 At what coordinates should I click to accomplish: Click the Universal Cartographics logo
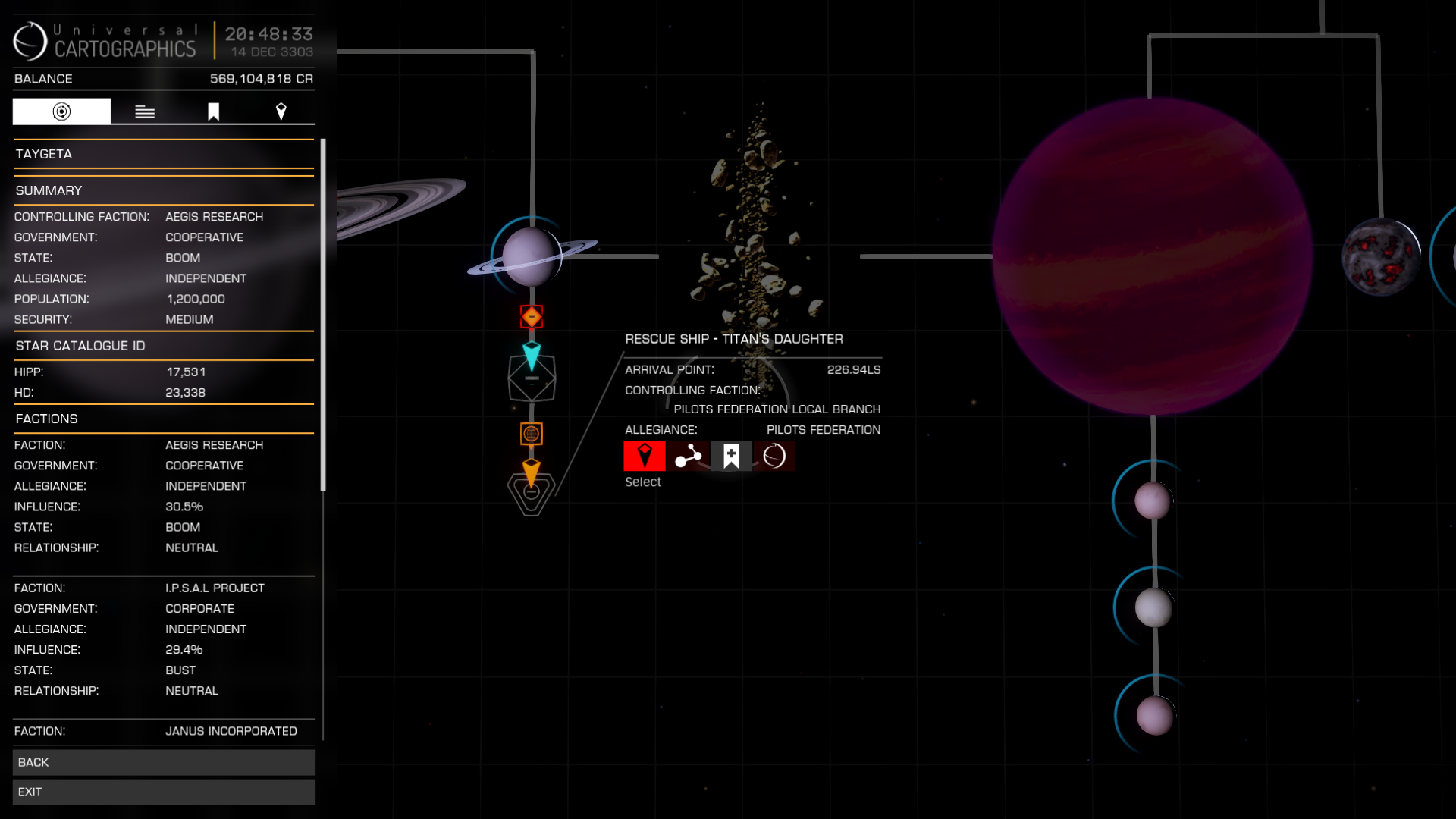(x=29, y=42)
